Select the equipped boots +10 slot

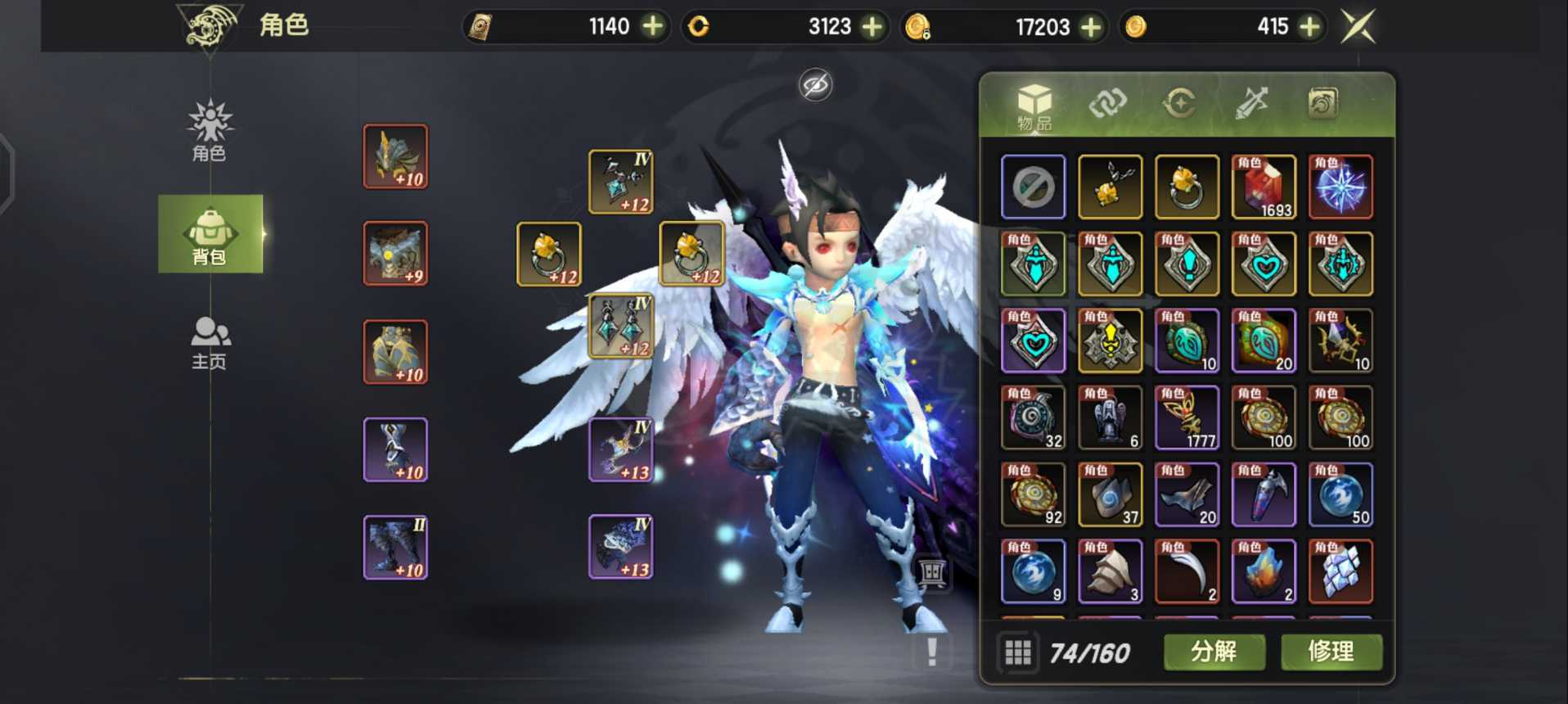click(395, 547)
